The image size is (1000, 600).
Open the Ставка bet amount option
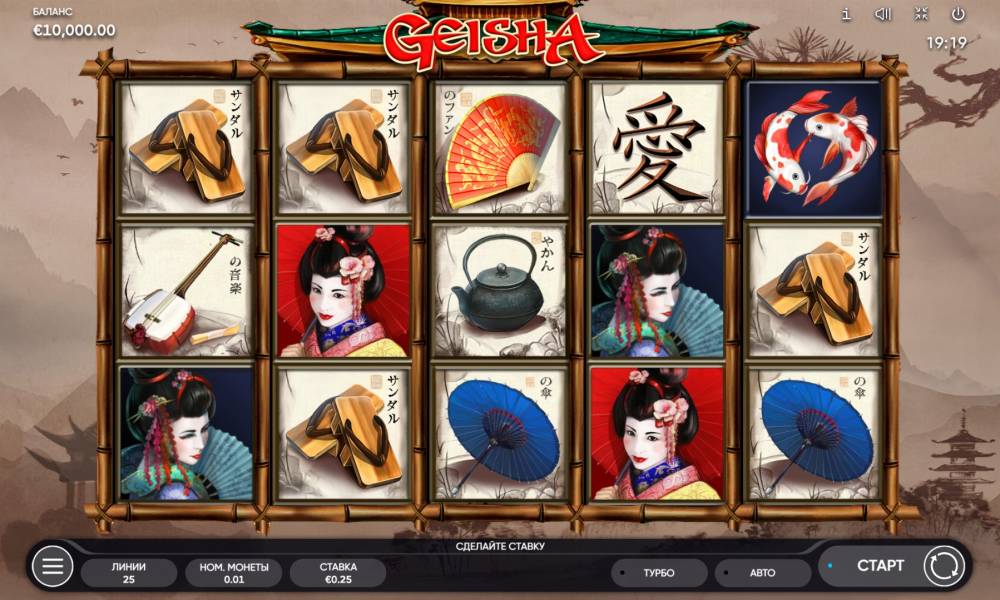tap(338, 573)
